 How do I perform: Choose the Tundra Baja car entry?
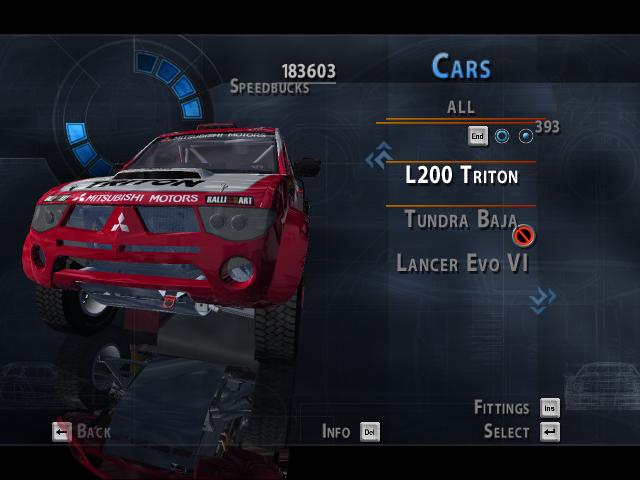pos(460,220)
